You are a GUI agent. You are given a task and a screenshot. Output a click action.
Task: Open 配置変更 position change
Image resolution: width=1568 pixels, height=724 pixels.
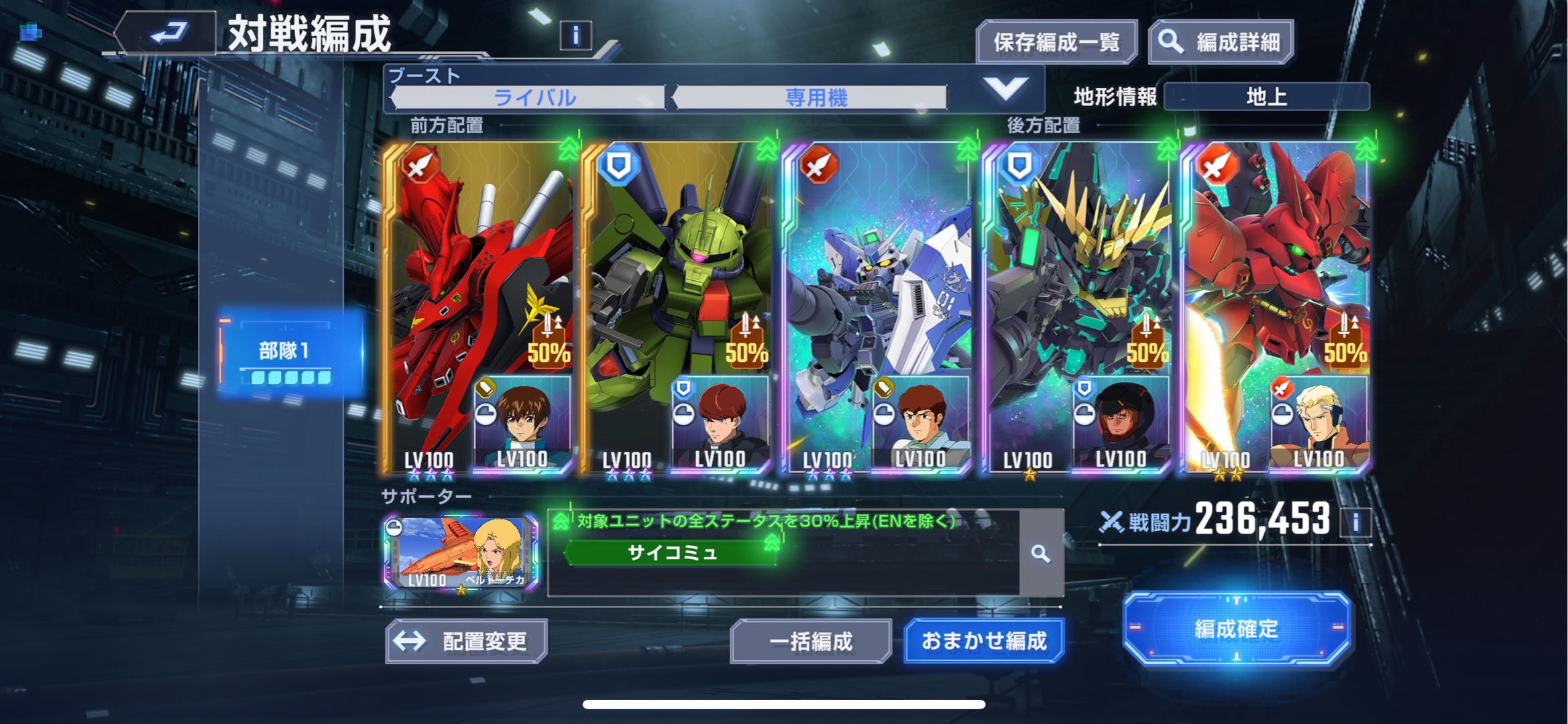466,642
